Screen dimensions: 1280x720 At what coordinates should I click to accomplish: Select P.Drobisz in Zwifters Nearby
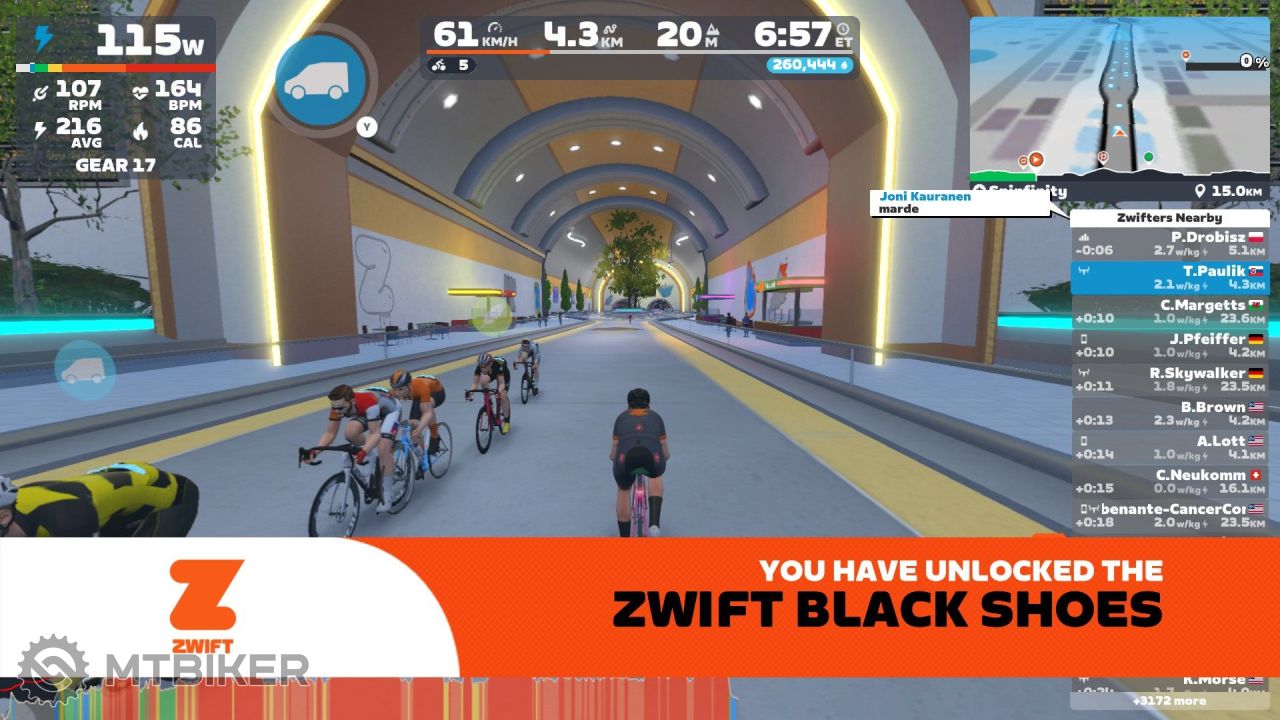click(1169, 244)
